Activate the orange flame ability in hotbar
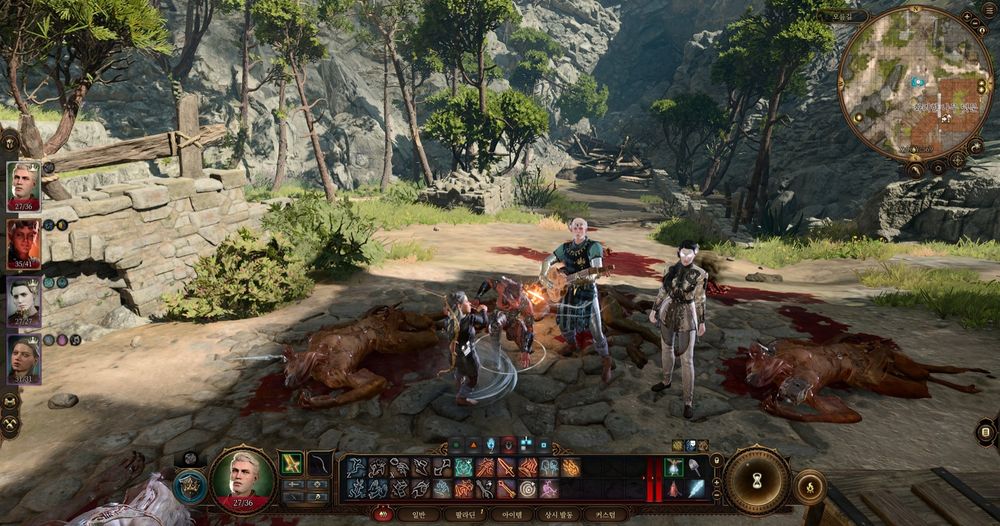 [571, 467]
